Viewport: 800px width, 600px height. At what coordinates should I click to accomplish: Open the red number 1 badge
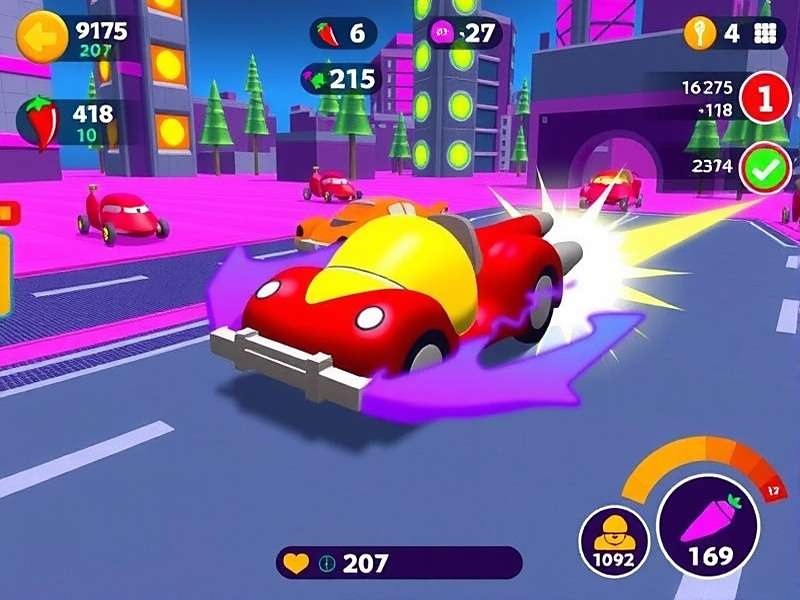[766, 98]
